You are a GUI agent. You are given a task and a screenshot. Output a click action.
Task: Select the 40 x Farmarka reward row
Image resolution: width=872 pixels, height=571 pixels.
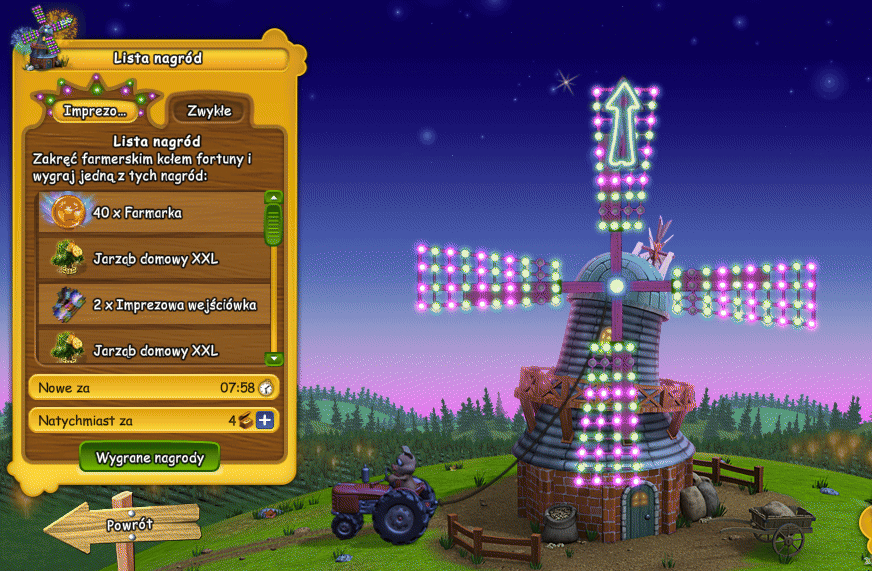(x=150, y=212)
